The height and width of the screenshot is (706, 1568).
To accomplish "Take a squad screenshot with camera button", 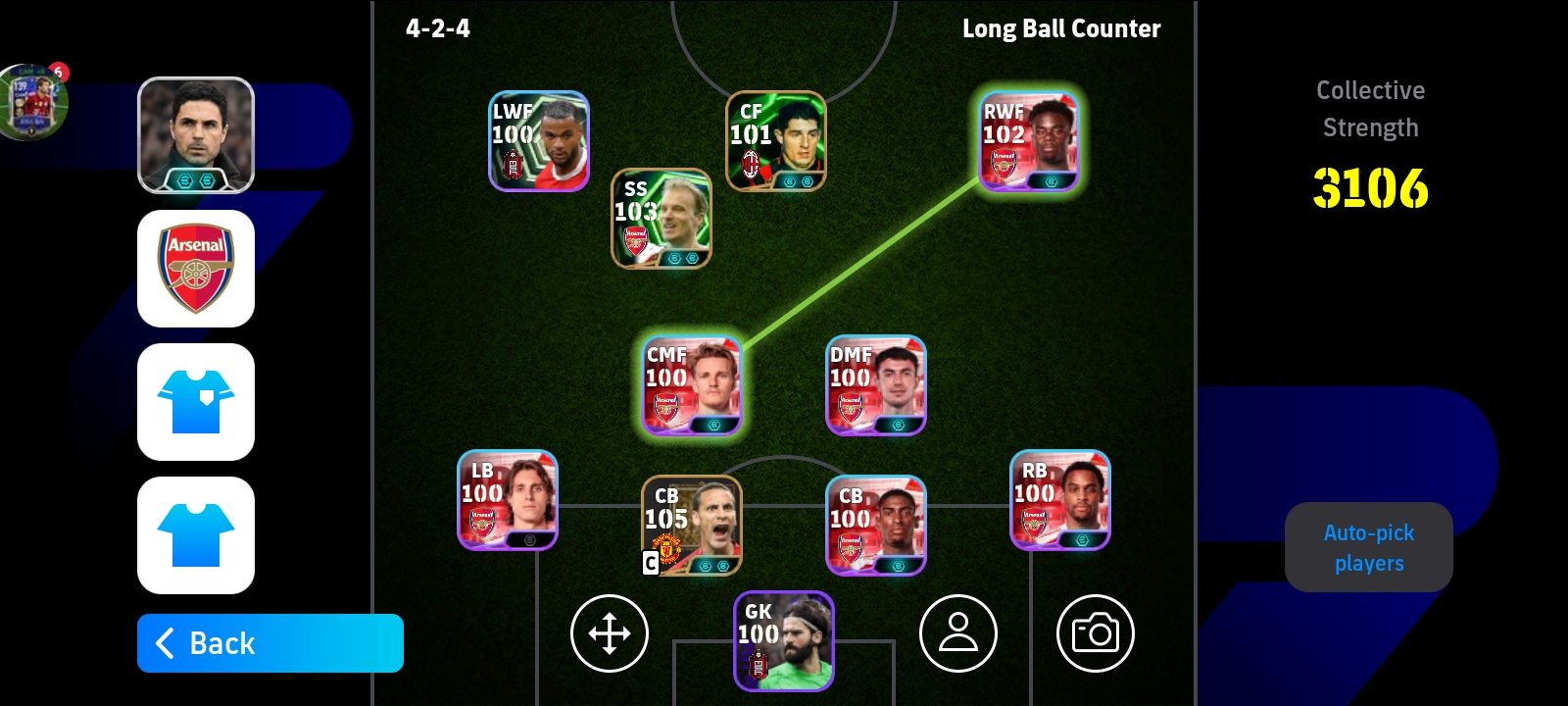I will [1096, 633].
